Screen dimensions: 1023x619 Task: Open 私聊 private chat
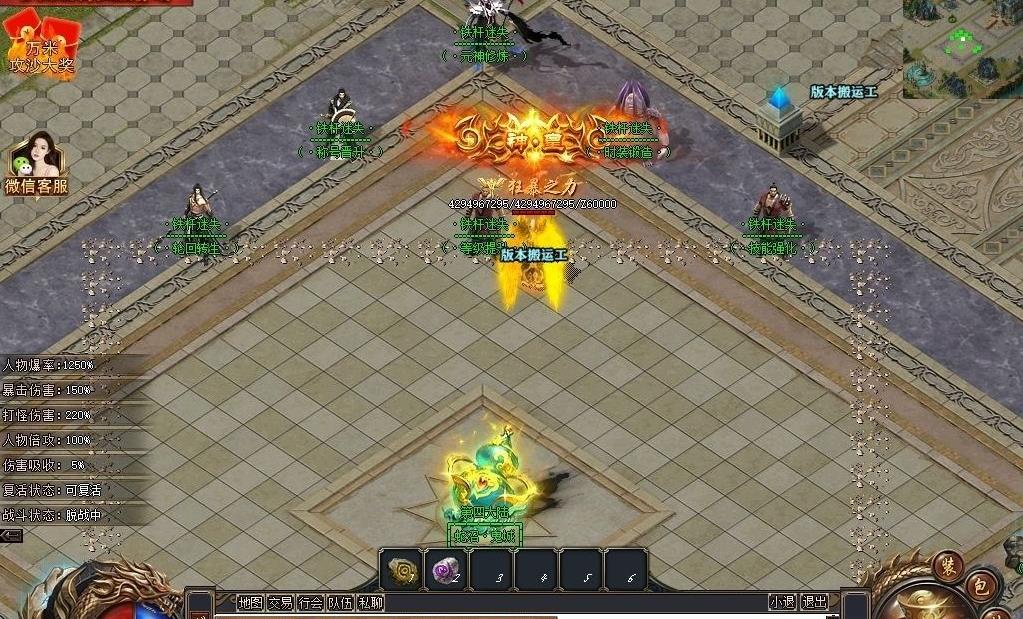(x=370, y=602)
